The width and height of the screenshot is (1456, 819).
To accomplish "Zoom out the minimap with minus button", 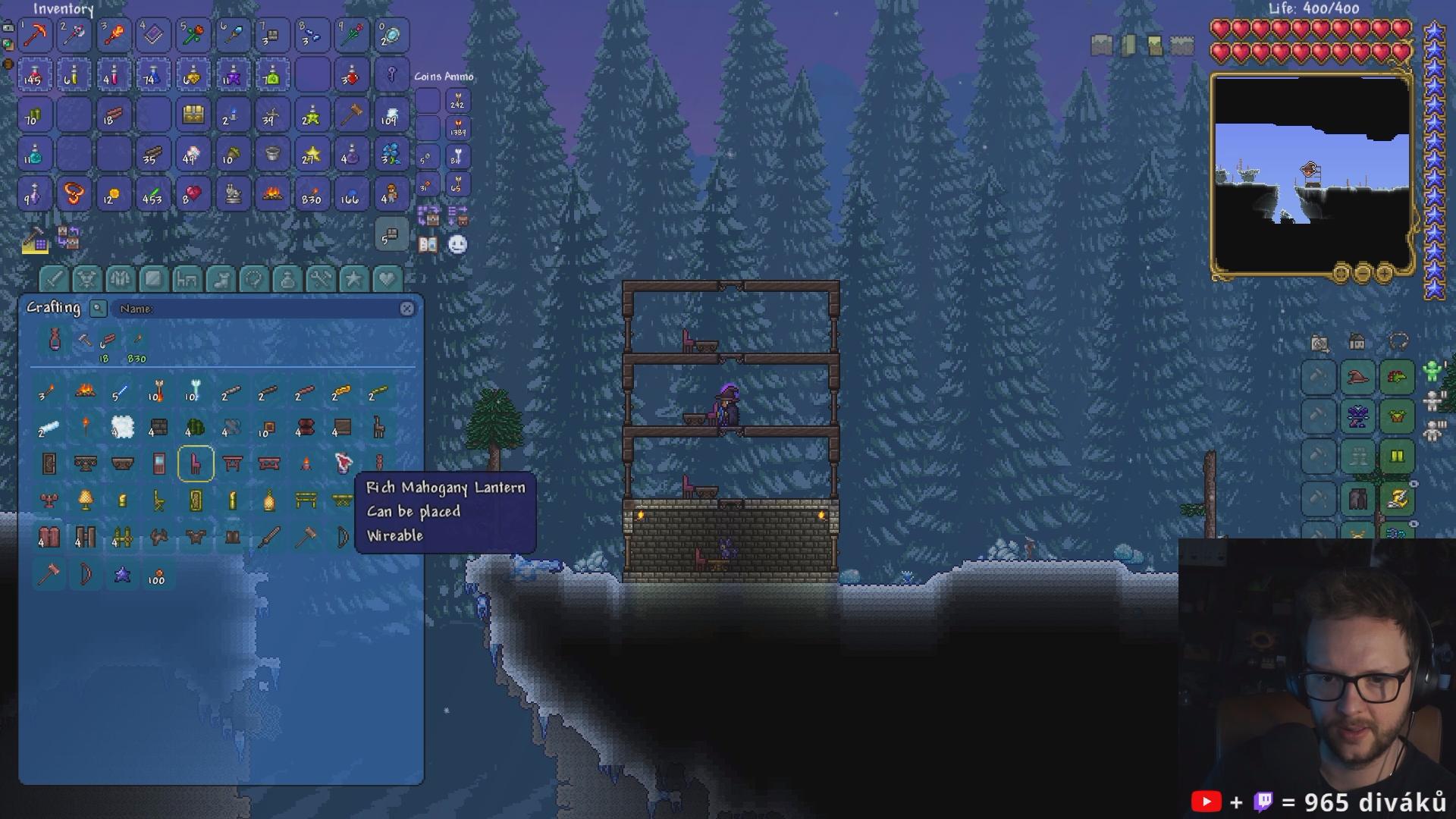I will pyautogui.click(x=1363, y=272).
